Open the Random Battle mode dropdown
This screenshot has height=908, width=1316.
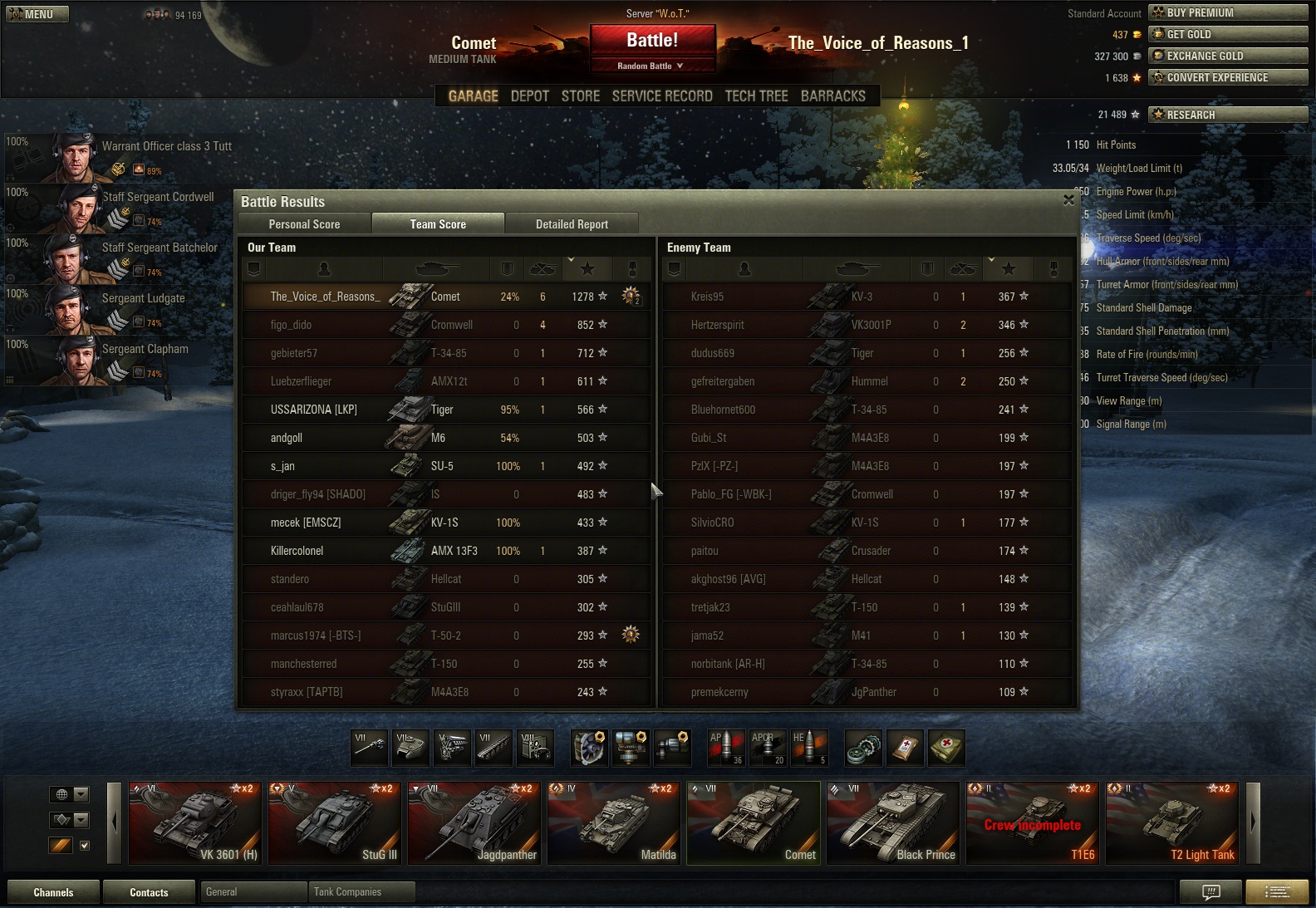[651, 66]
